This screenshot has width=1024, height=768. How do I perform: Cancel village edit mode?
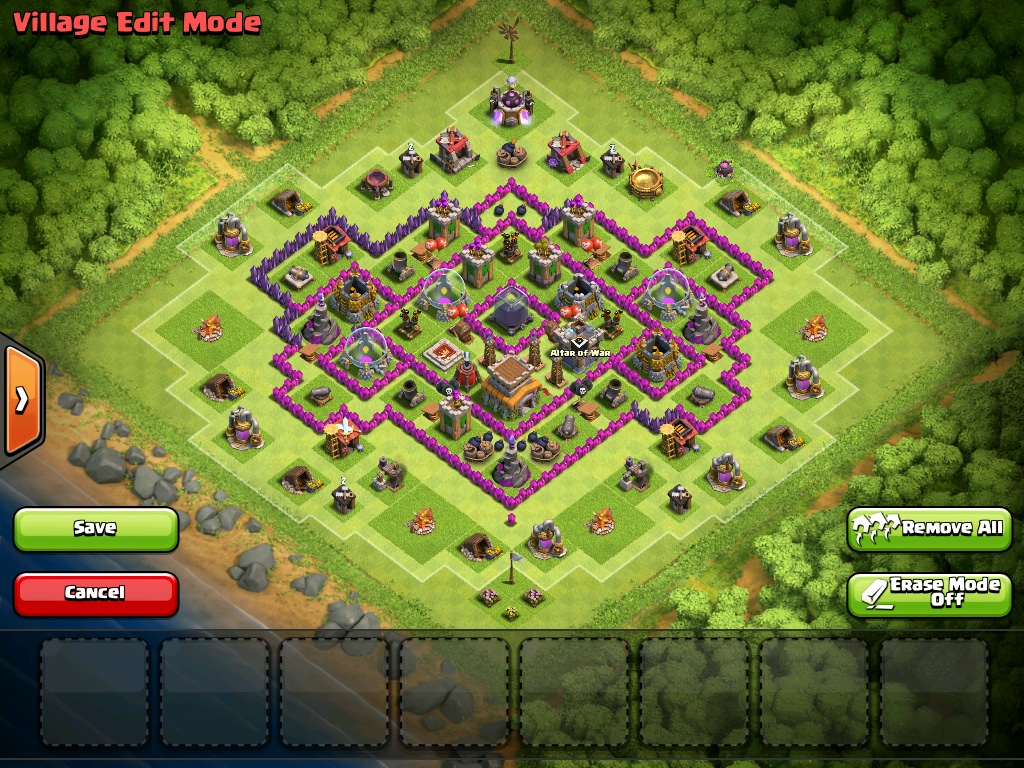coord(96,593)
